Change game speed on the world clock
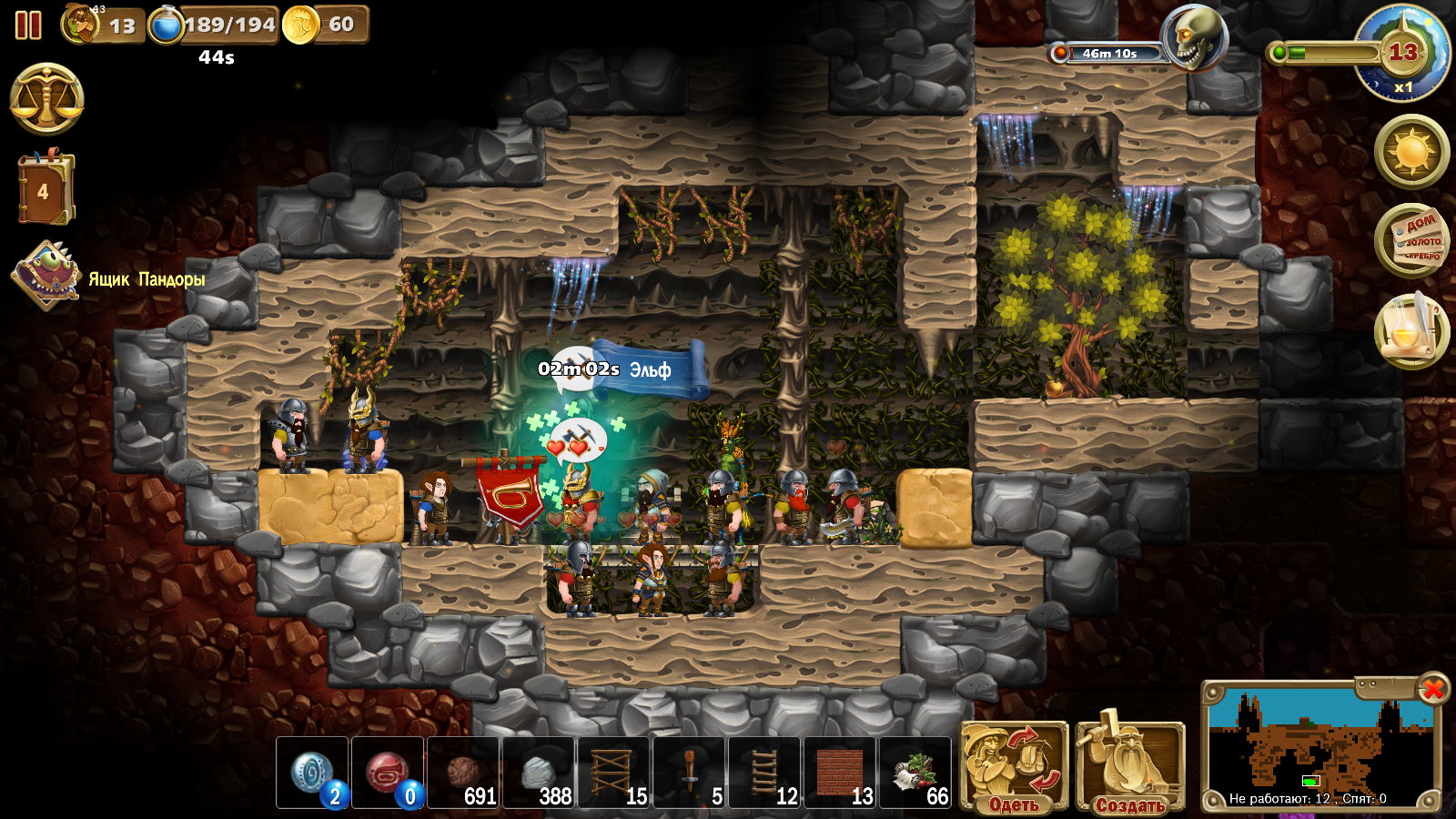The width and height of the screenshot is (1456, 819). [1401, 54]
